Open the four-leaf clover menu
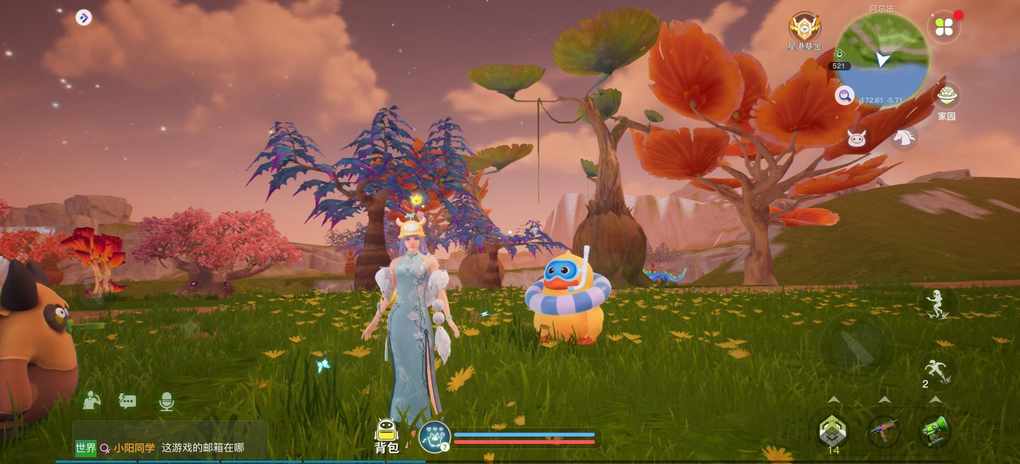The image size is (1020, 464). [x=943, y=26]
